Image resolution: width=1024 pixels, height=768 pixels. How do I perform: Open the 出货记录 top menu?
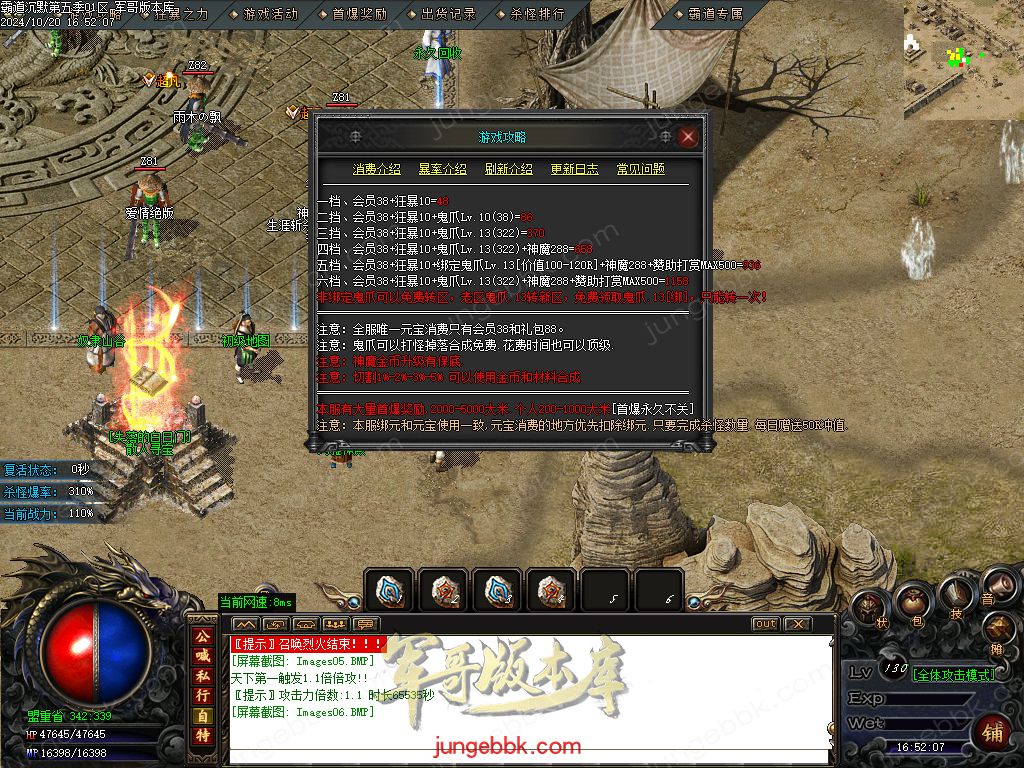pyautogui.click(x=448, y=14)
